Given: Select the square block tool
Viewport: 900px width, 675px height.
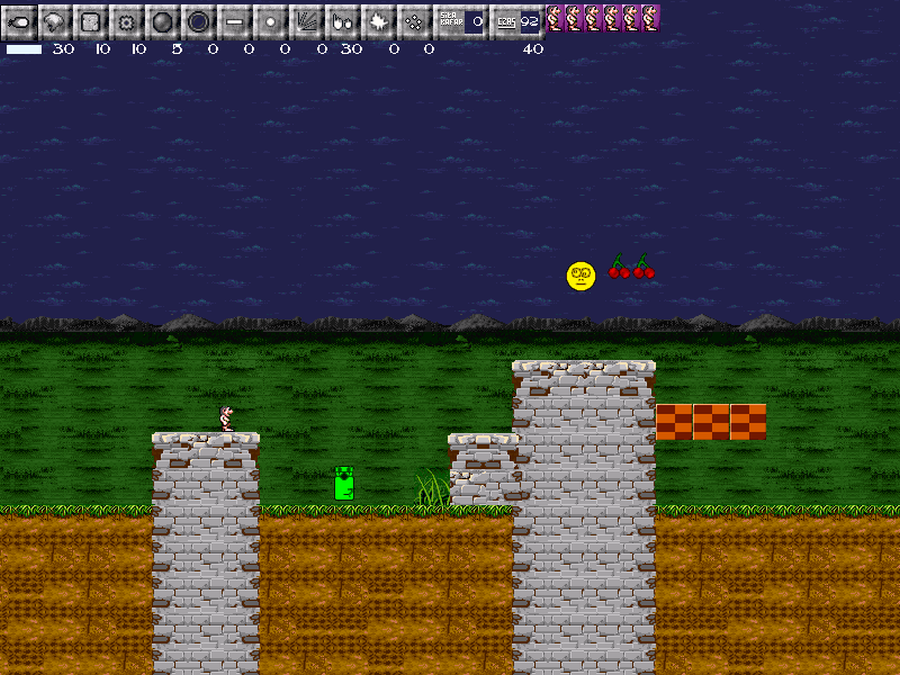Looking at the screenshot, I should click(90, 20).
